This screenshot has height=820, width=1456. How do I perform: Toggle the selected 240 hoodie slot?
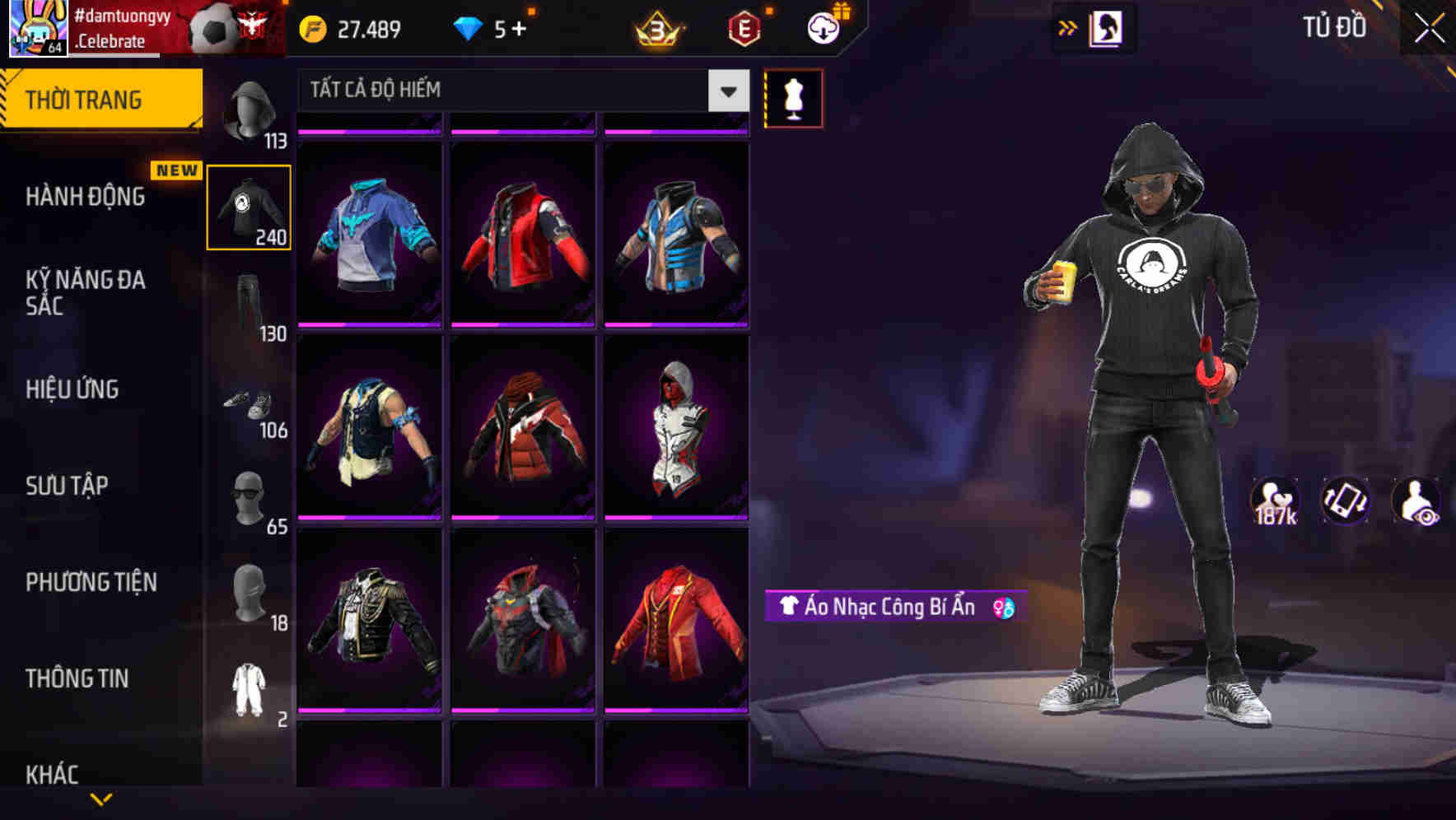pos(250,207)
